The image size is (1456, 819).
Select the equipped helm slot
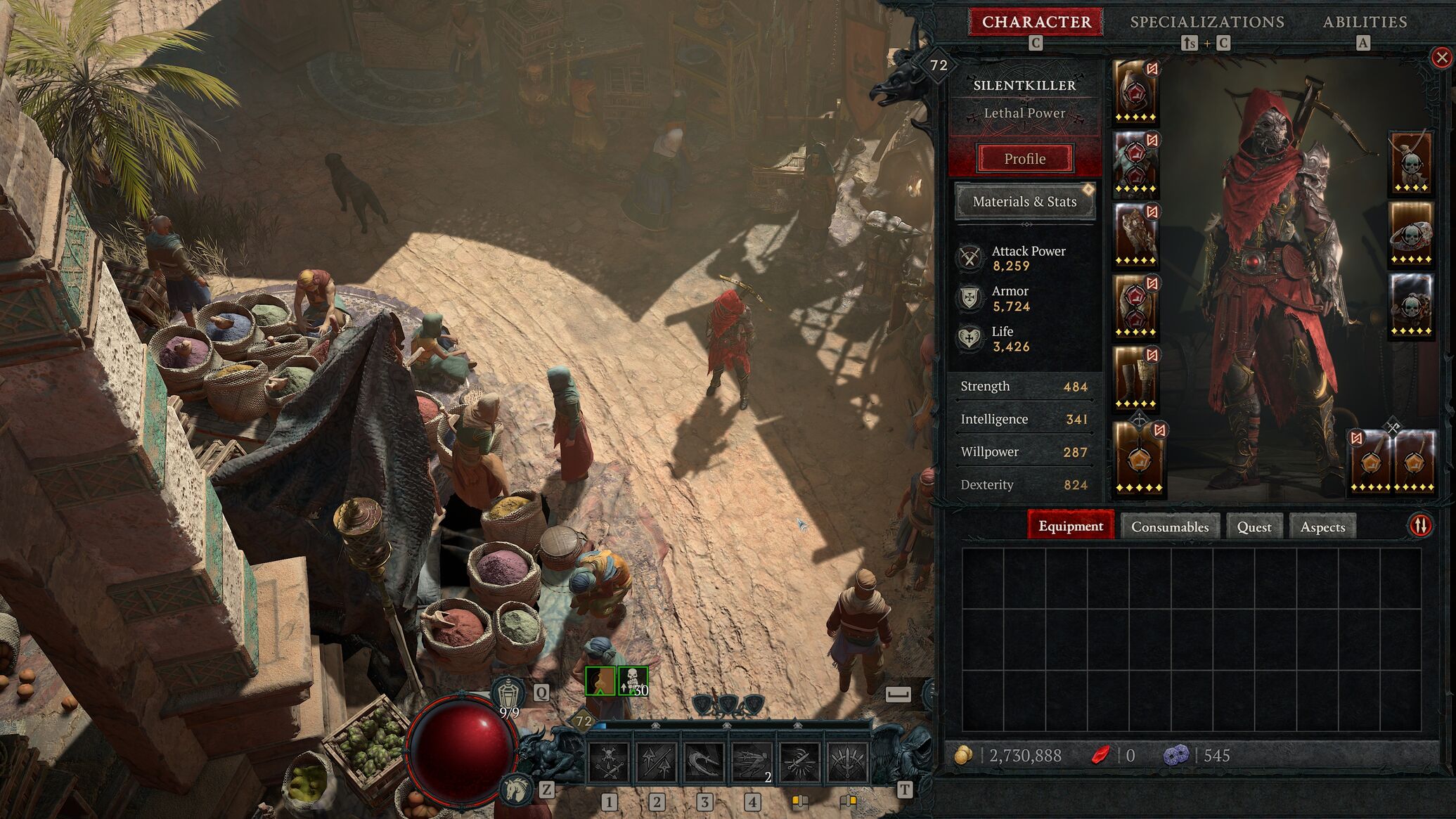(1135, 91)
